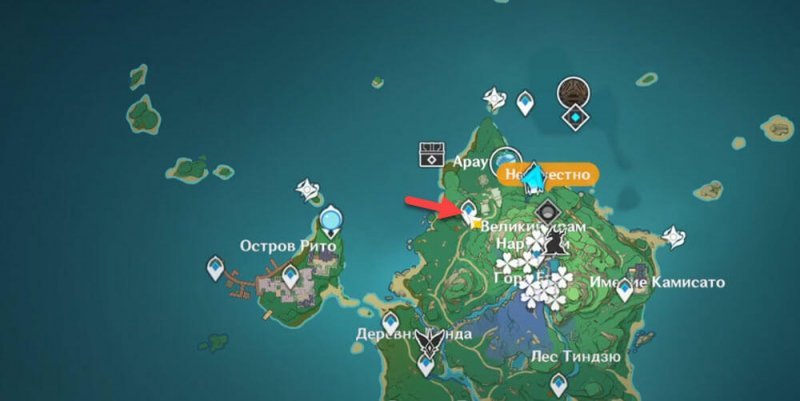Select the star marker off the eastern coast
The image size is (800, 401).
(675, 235)
